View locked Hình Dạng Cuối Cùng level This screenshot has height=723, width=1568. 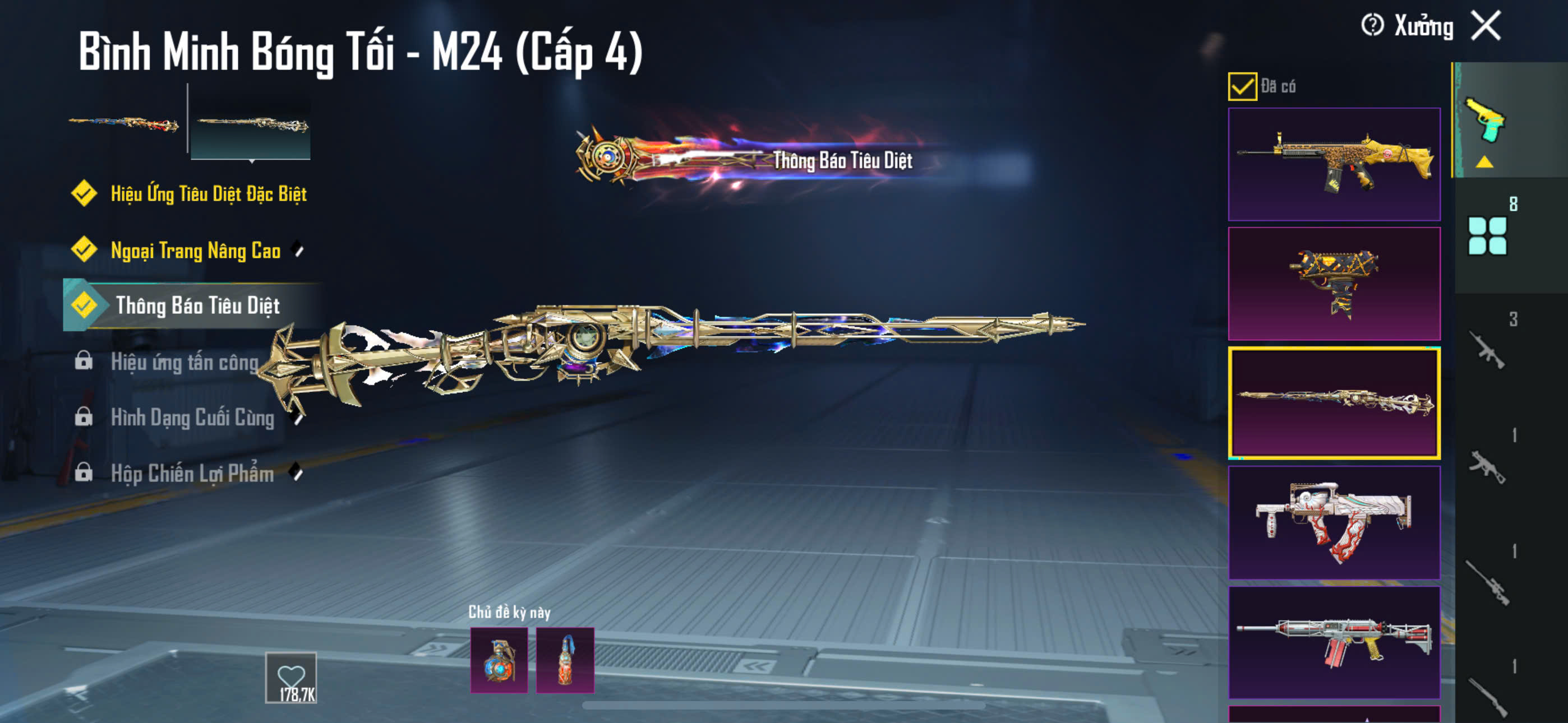[x=192, y=418]
